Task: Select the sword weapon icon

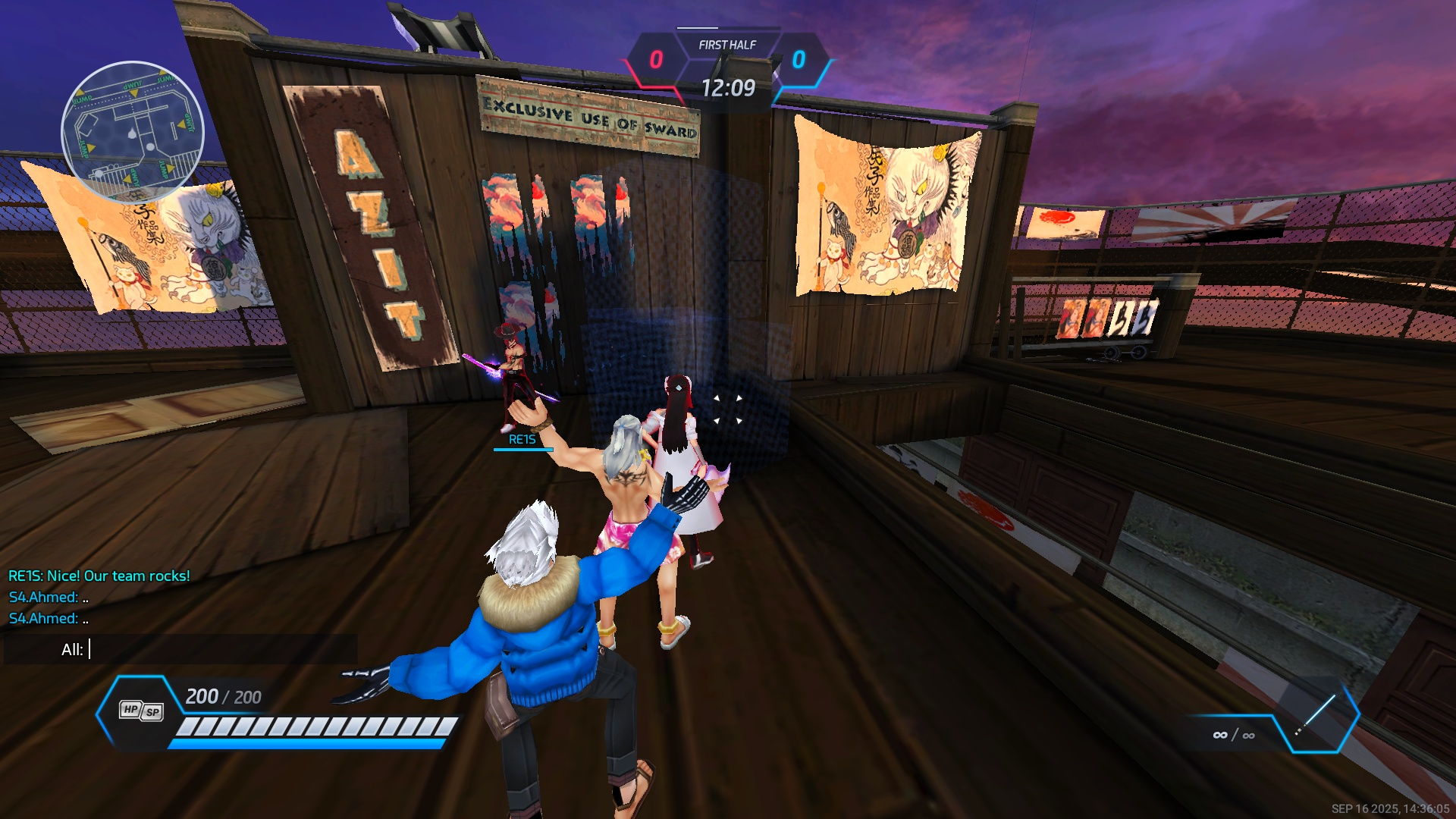Action: click(x=1317, y=716)
